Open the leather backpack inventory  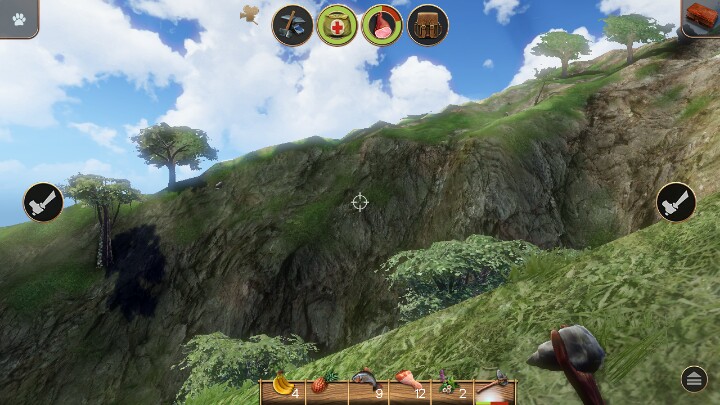click(x=427, y=25)
